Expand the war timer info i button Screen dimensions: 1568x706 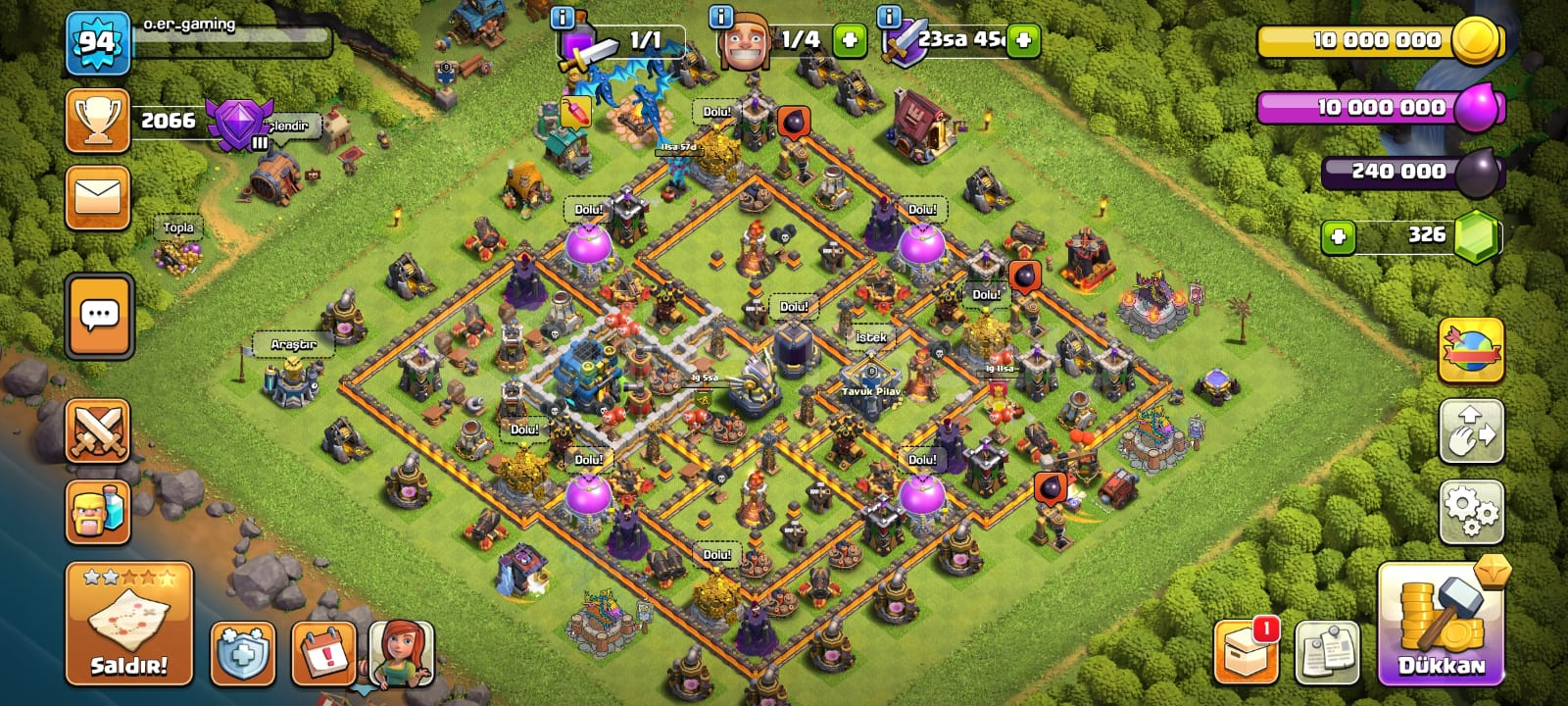coord(890,17)
